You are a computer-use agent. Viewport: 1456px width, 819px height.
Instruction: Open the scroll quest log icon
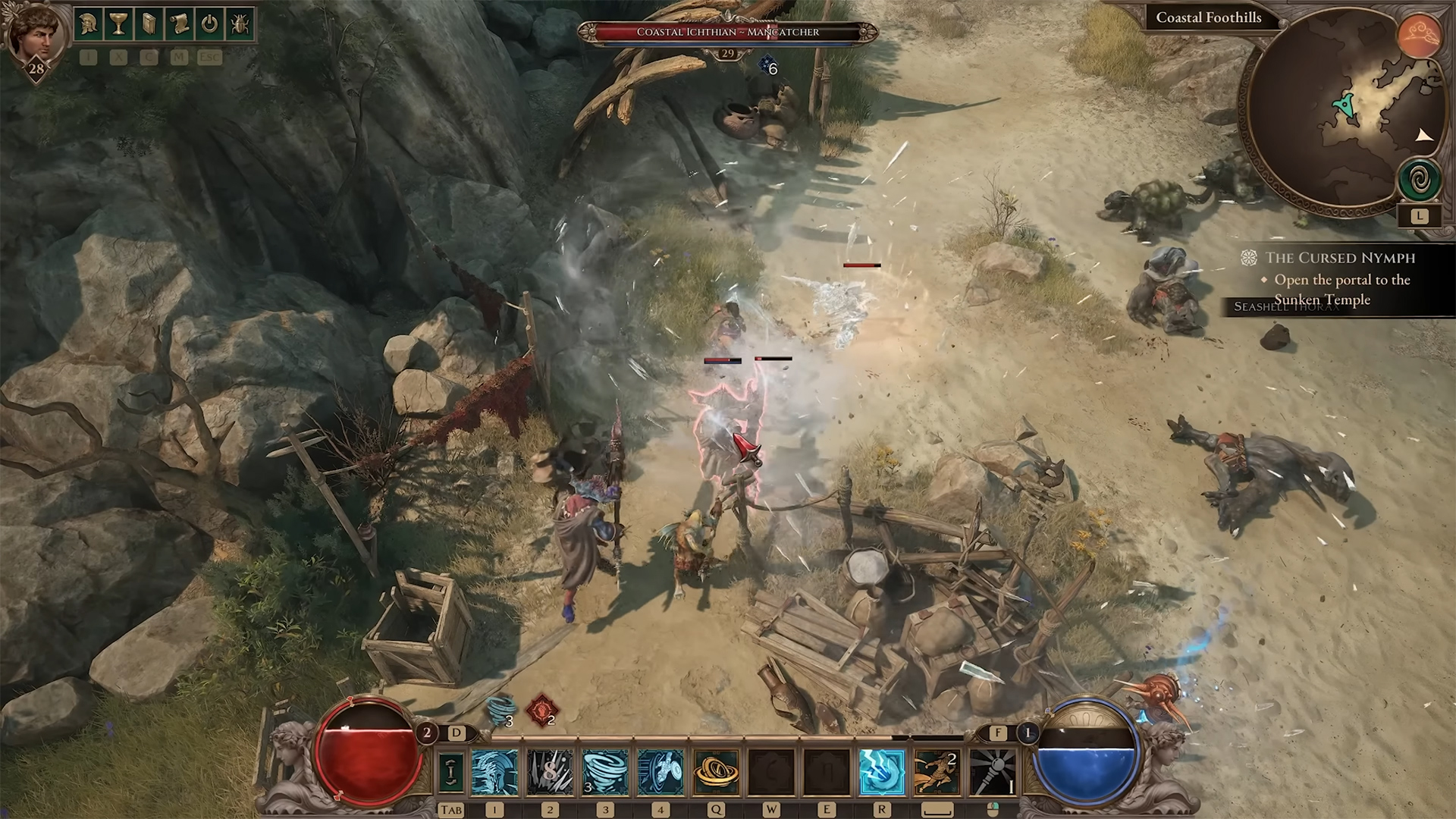[179, 24]
